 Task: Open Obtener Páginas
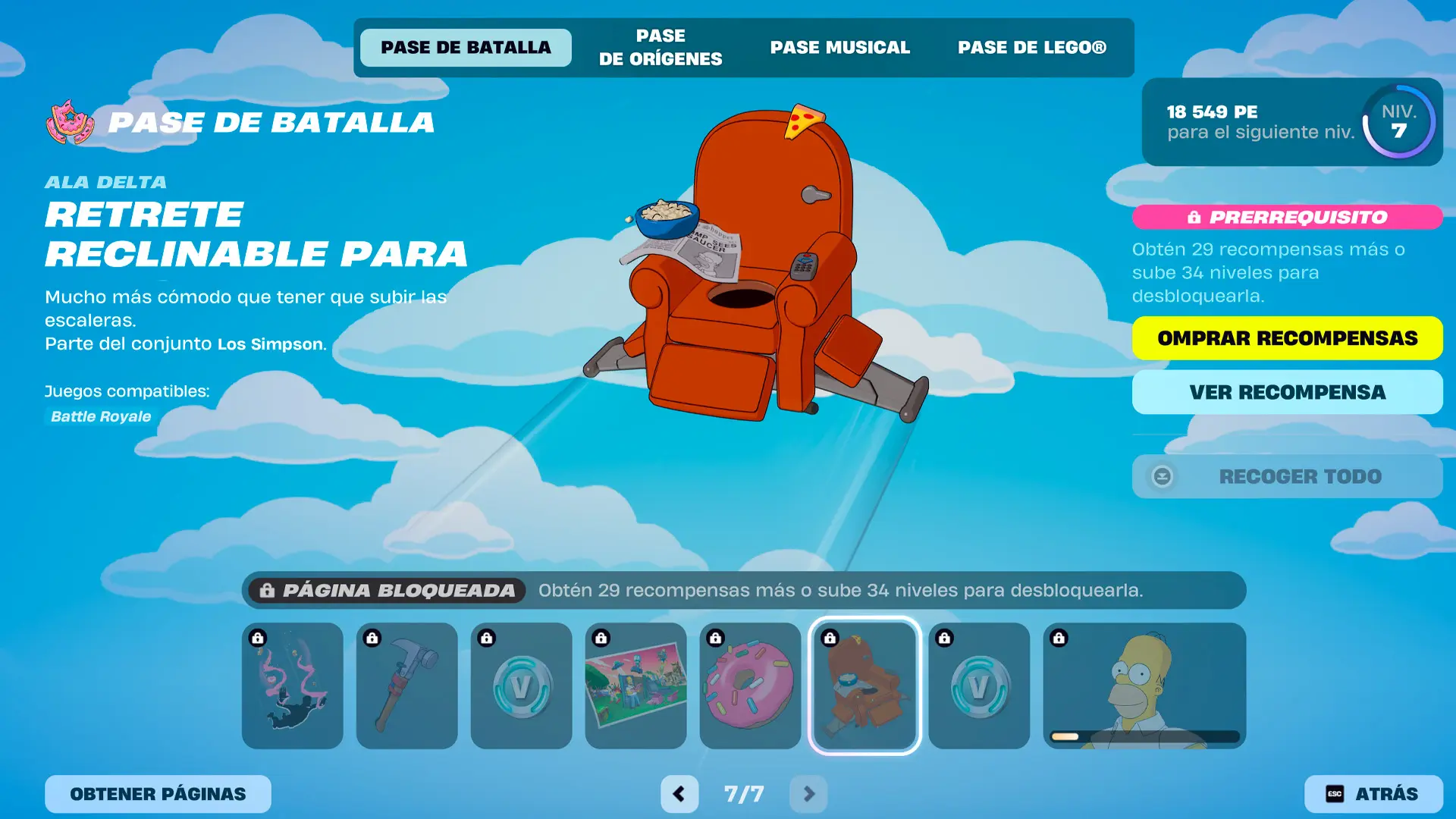(x=158, y=794)
